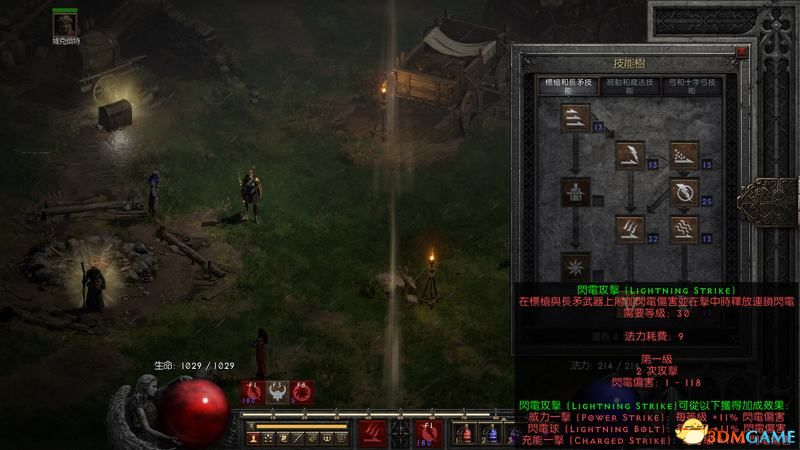Select the mercenary portrait
The image size is (800, 450).
coord(67,23)
